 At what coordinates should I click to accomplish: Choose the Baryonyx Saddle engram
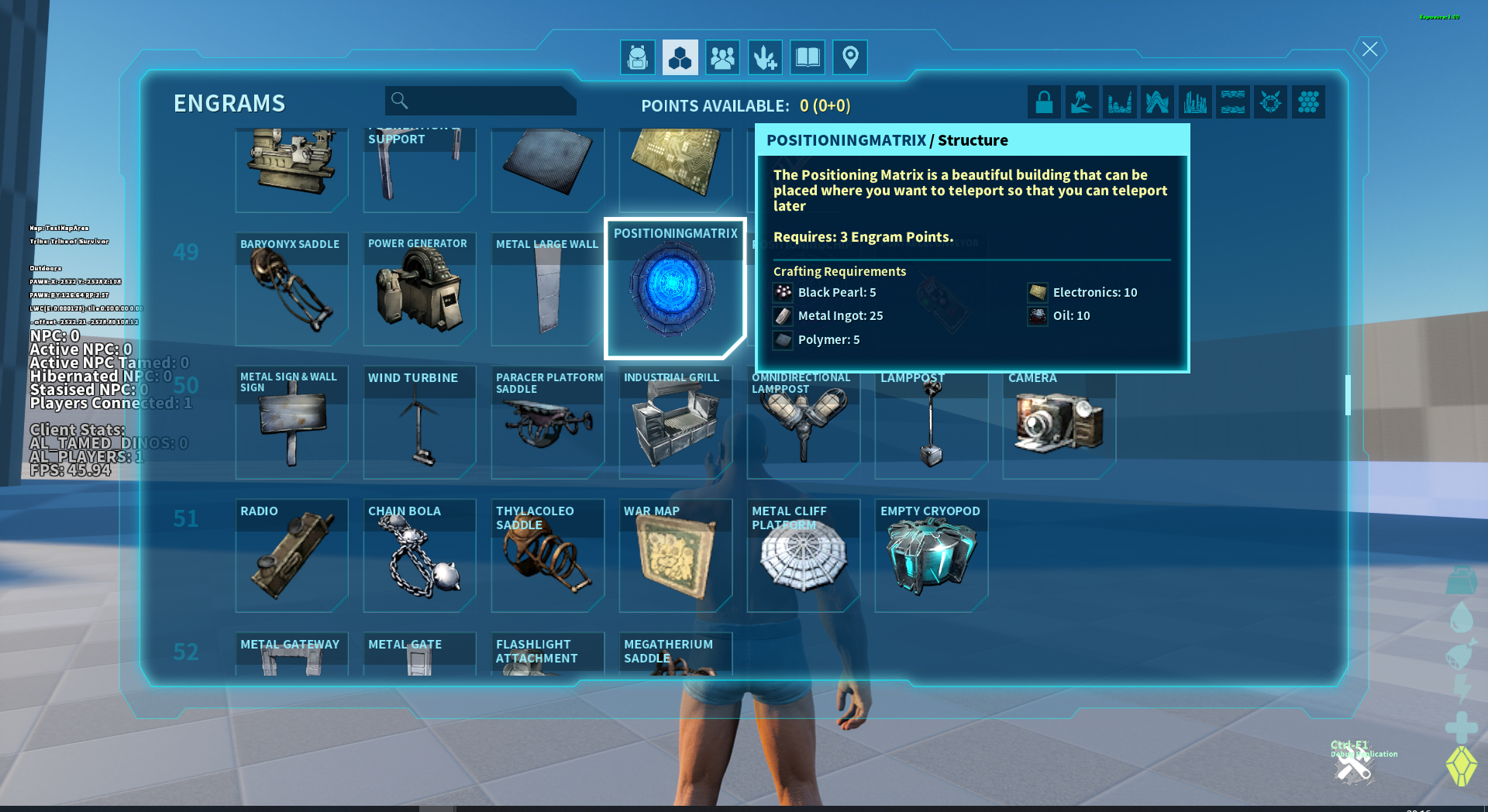click(x=291, y=289)
